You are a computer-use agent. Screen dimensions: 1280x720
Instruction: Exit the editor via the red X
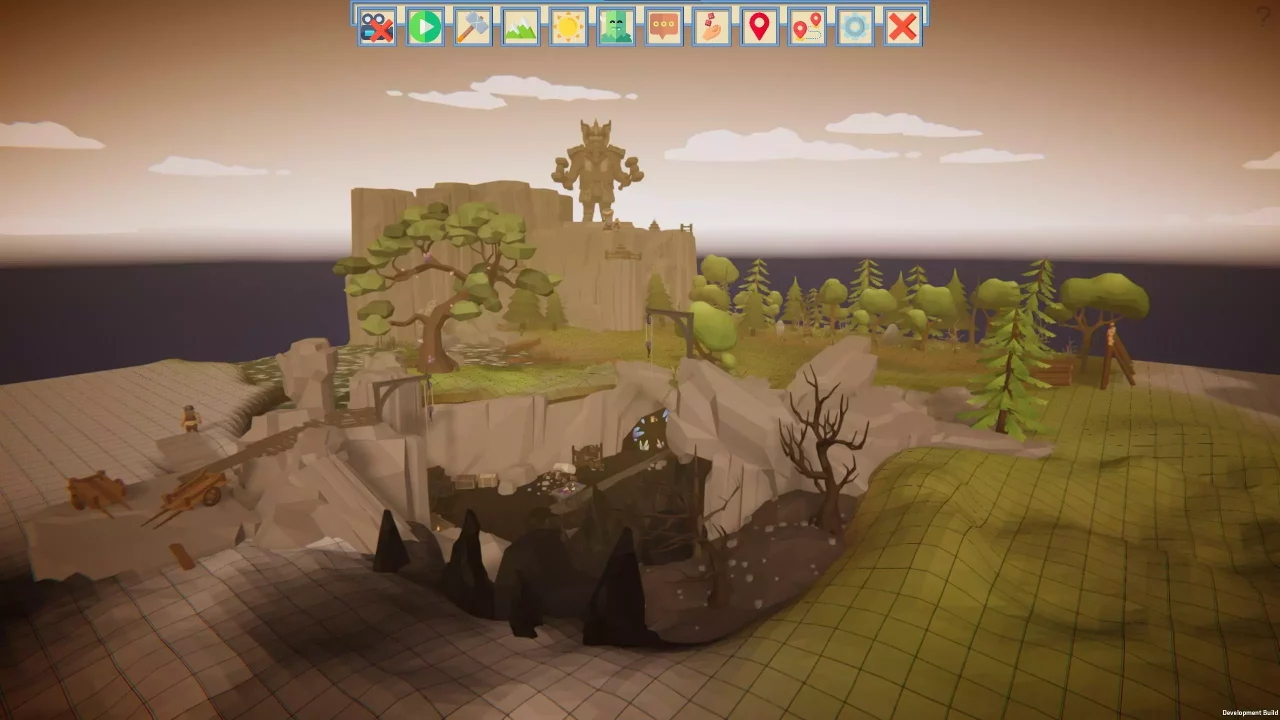(x=902, y=27)
